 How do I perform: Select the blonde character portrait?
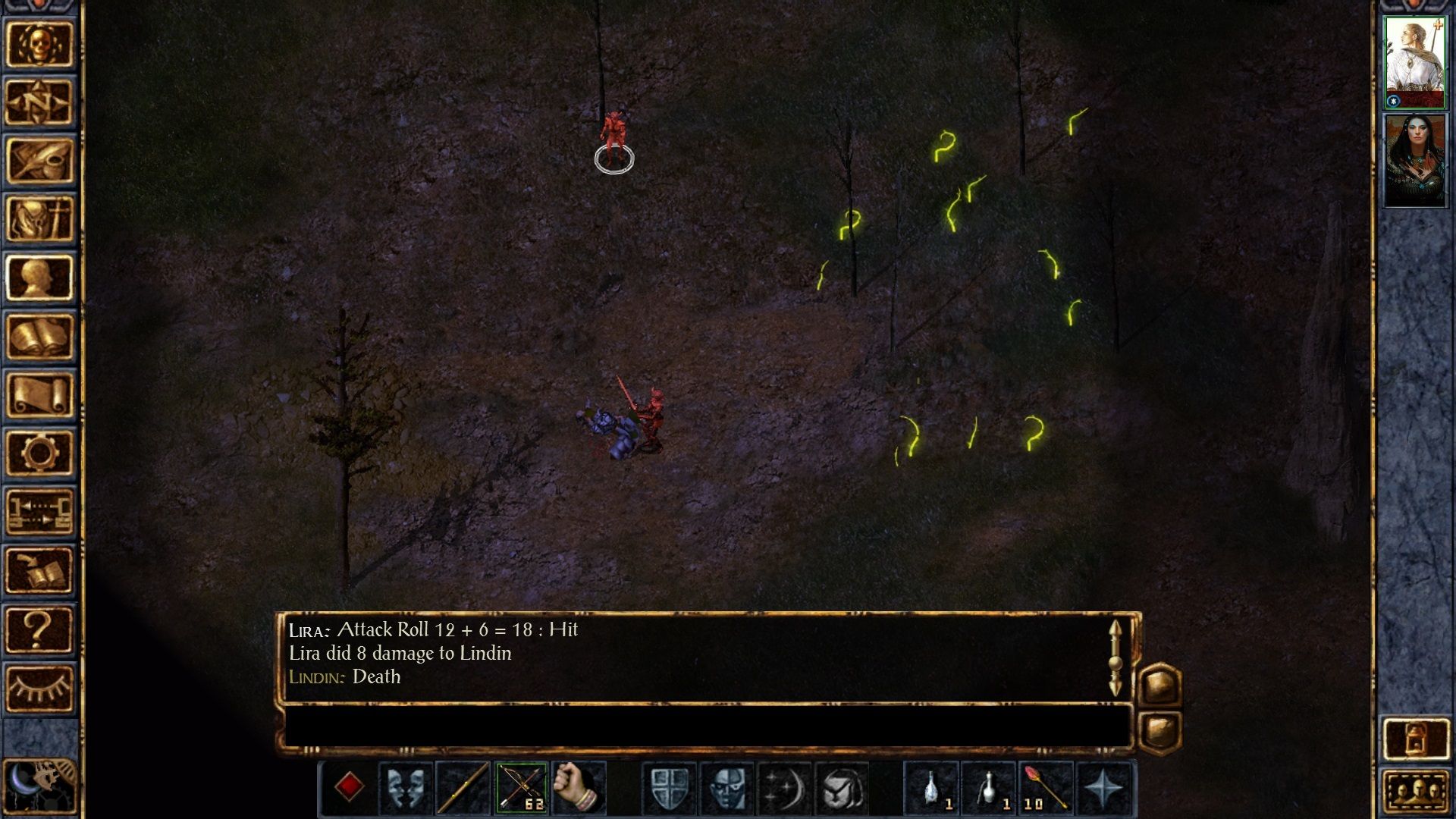[1415, 62]
